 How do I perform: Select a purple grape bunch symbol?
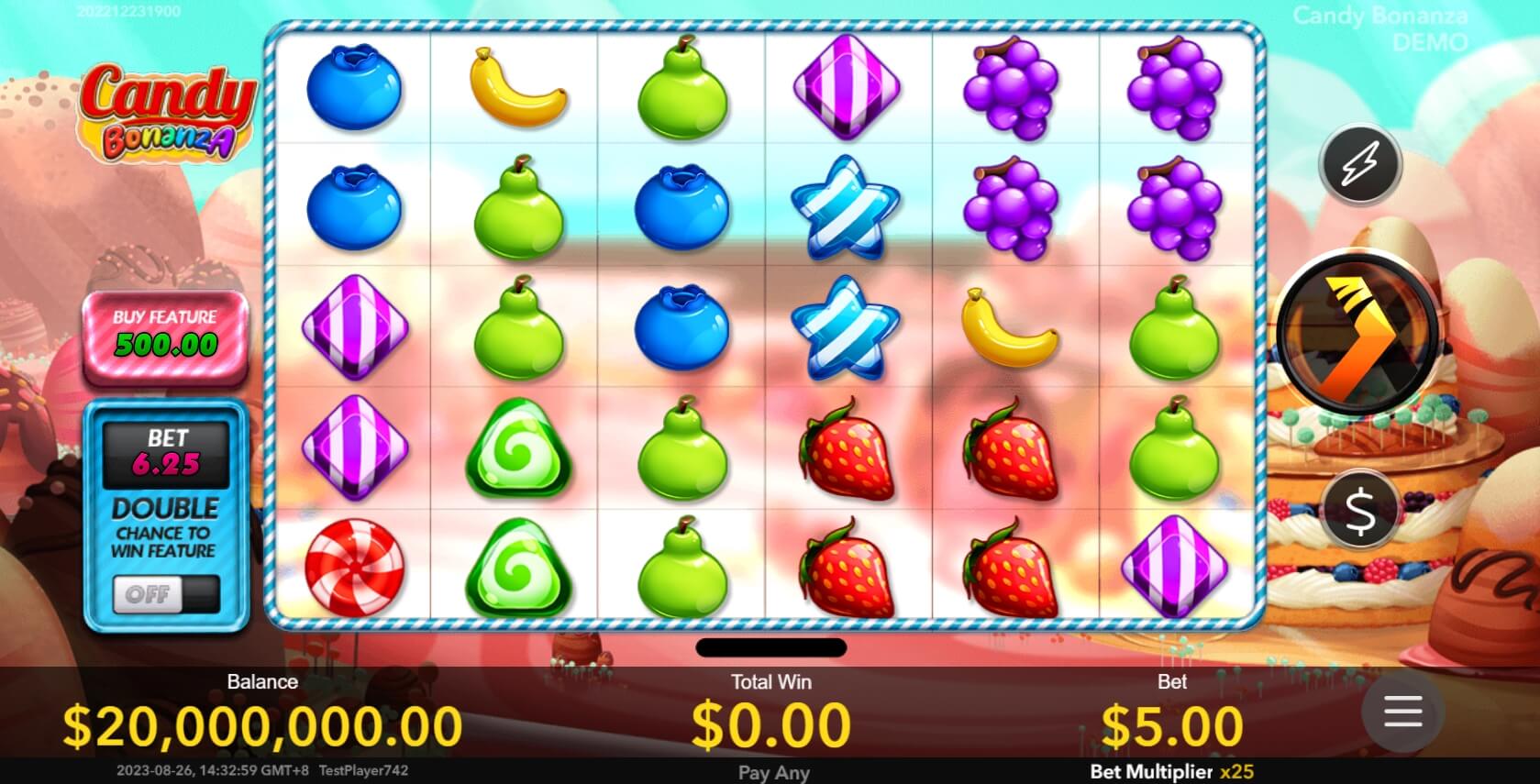coord(1012,86)
